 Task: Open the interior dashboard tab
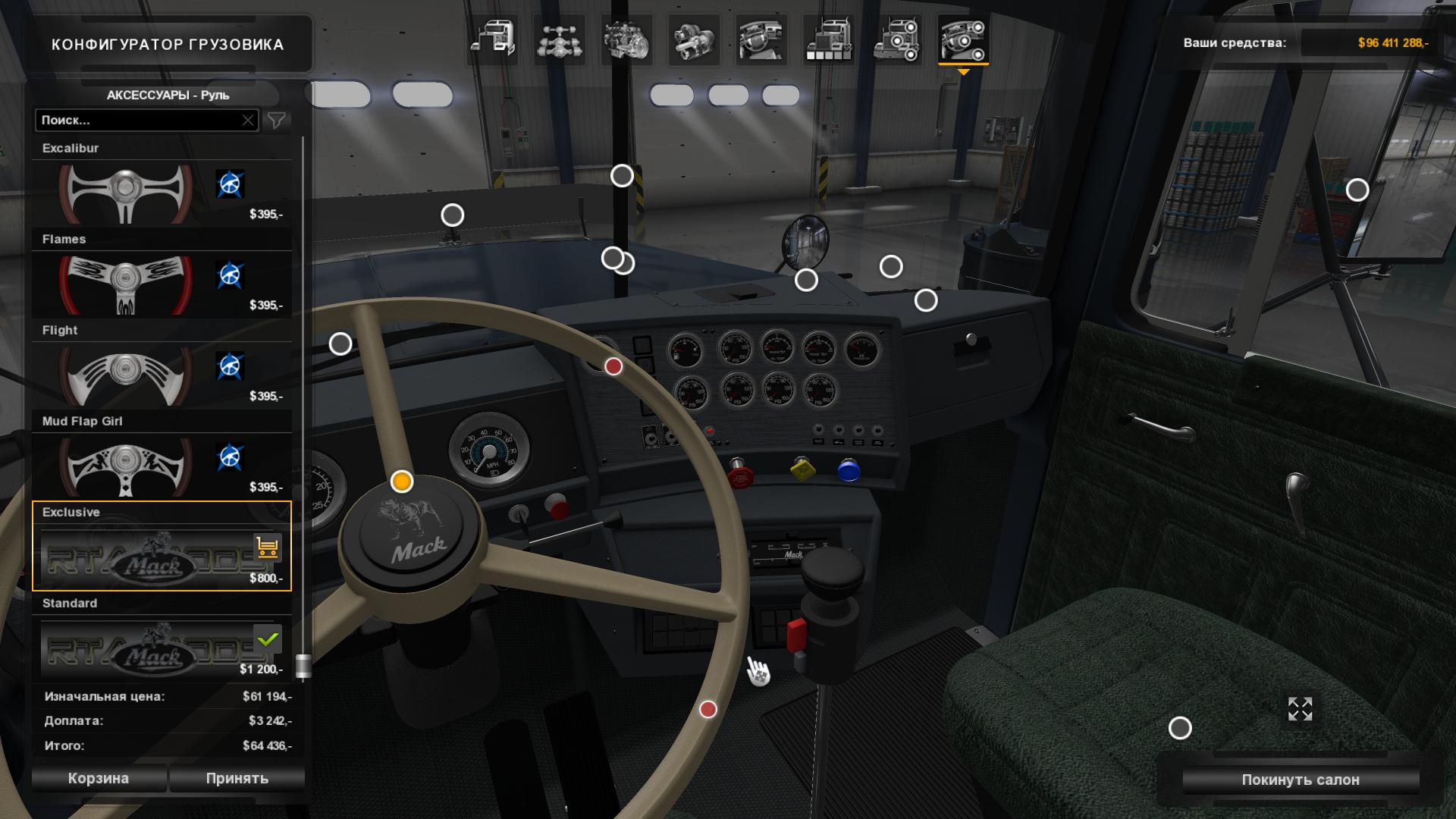coord(761,39)
